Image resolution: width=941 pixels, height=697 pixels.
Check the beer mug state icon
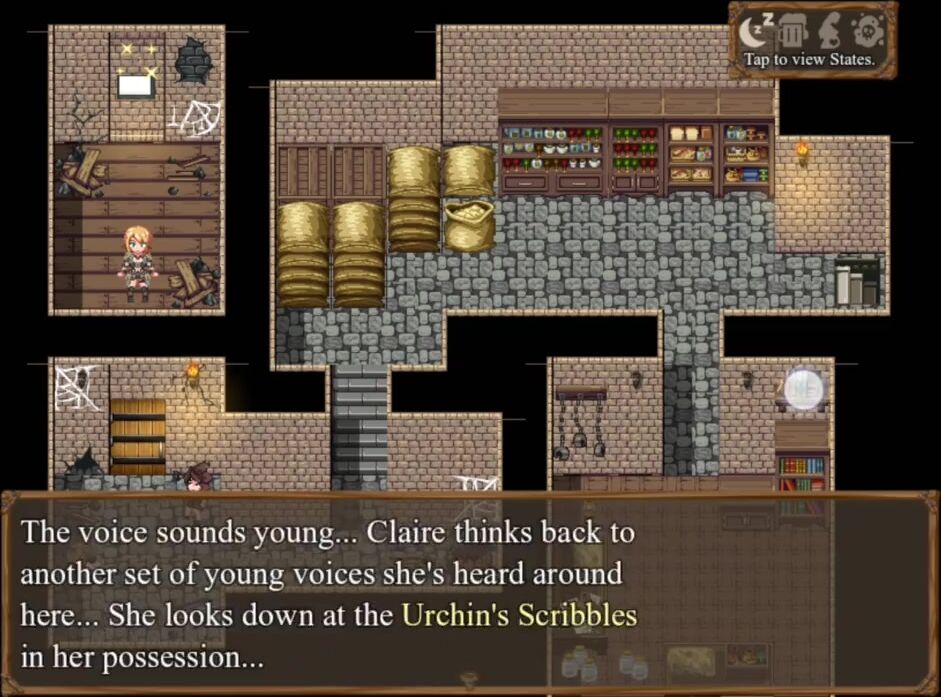click(x=791, y=32)
